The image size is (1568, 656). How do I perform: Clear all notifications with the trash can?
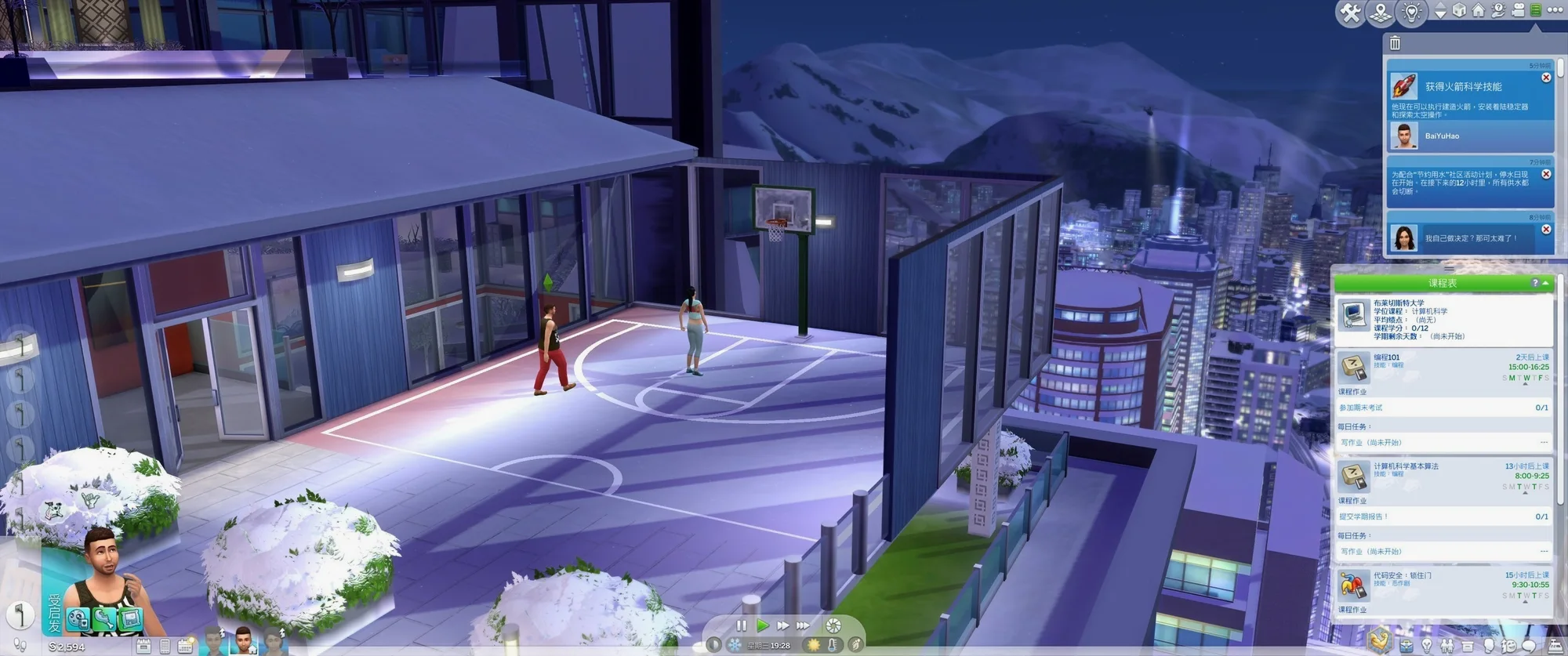1395,43
